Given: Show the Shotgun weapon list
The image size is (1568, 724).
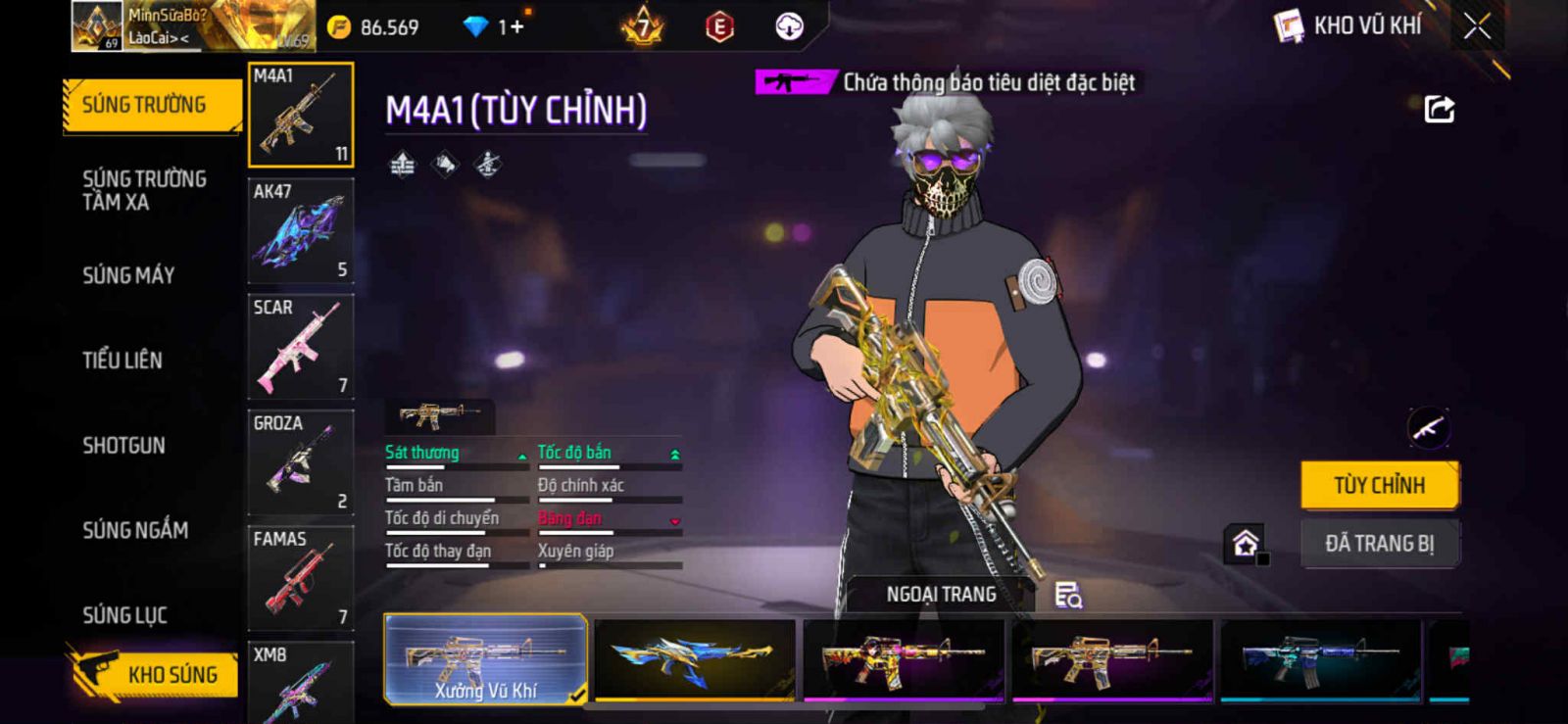Looking at the screenshot, I should tap(123, 446).
